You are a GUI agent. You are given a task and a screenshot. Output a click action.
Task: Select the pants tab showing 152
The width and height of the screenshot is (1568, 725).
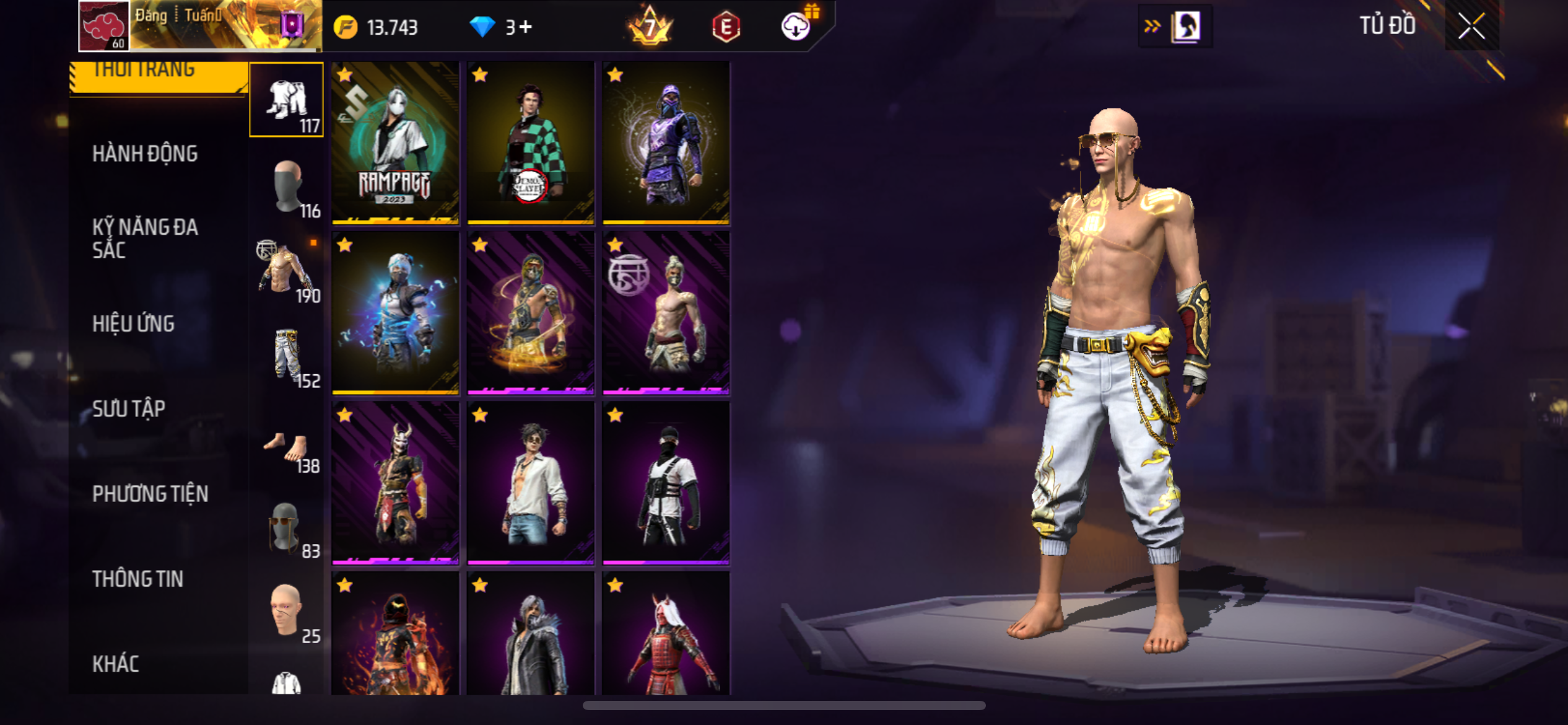[286, 356]
